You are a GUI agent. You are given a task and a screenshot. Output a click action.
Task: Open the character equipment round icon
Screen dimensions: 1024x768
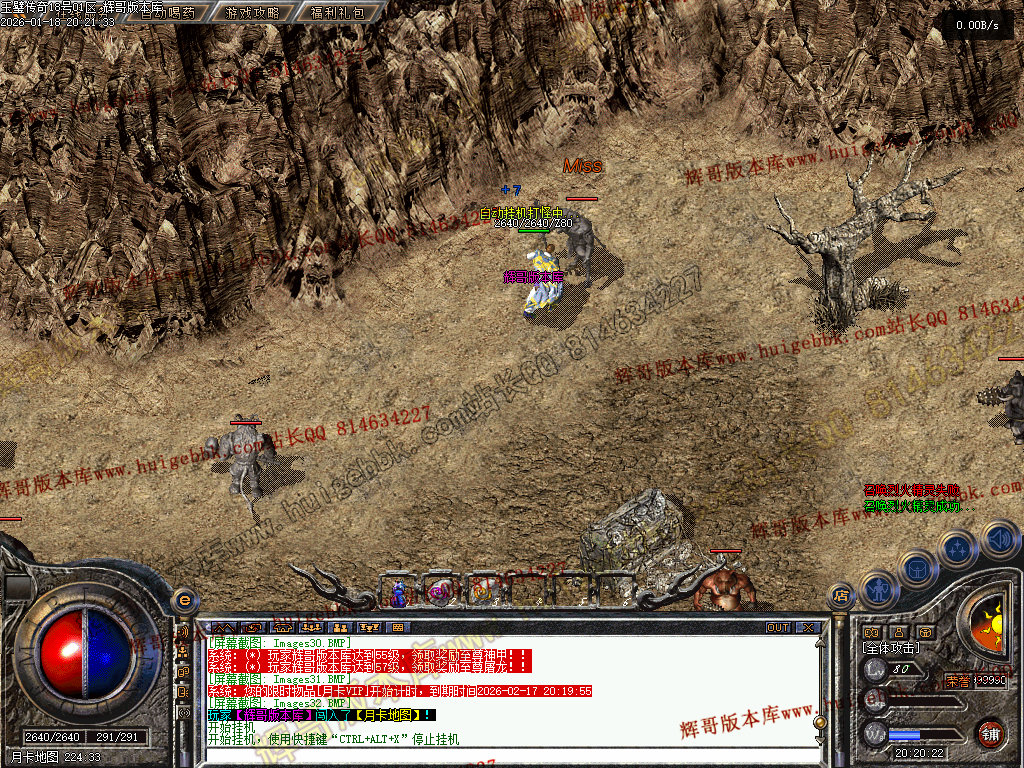click(877, 589)
